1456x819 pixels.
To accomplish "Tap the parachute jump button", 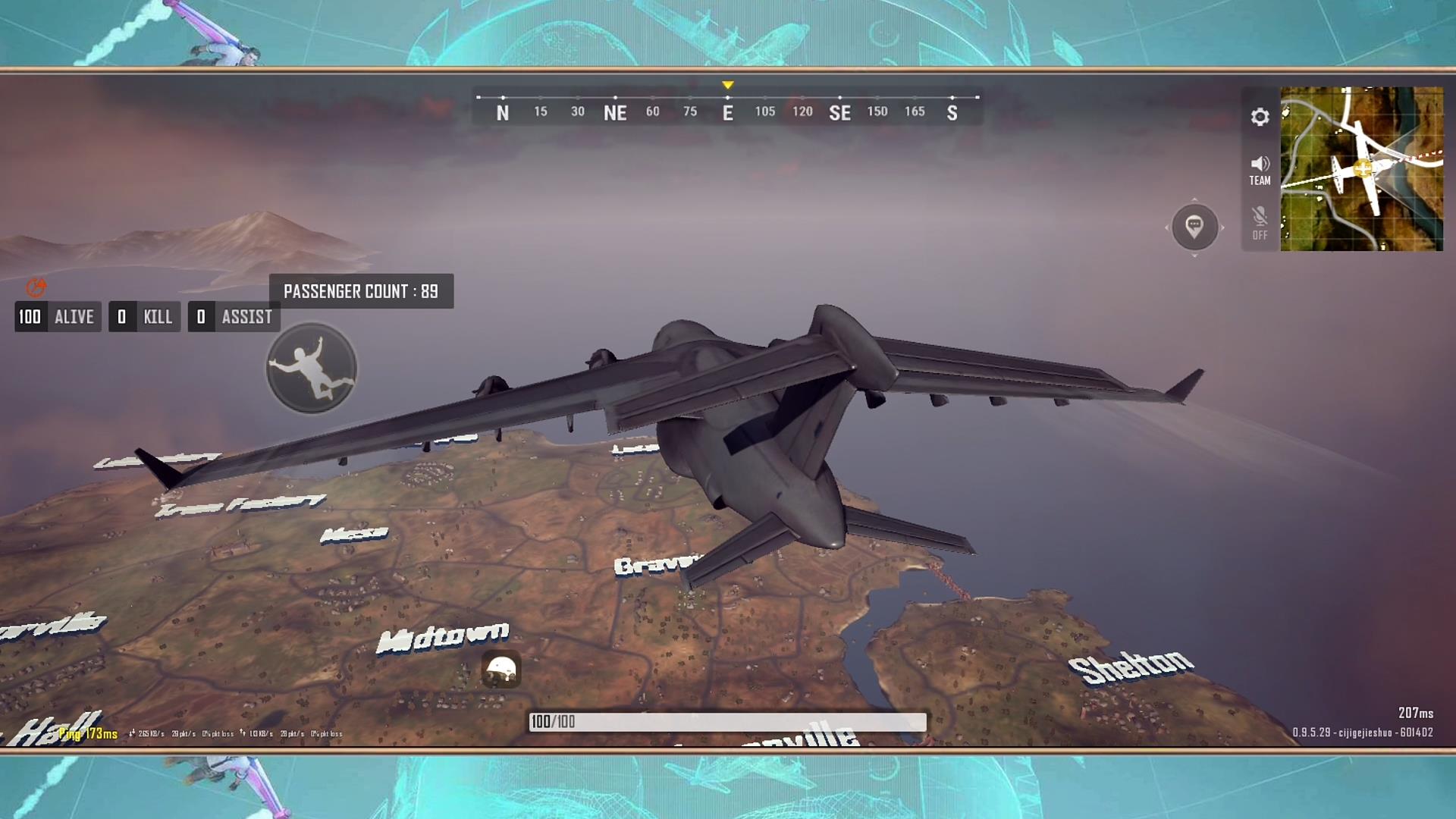I will coord(312,369).
